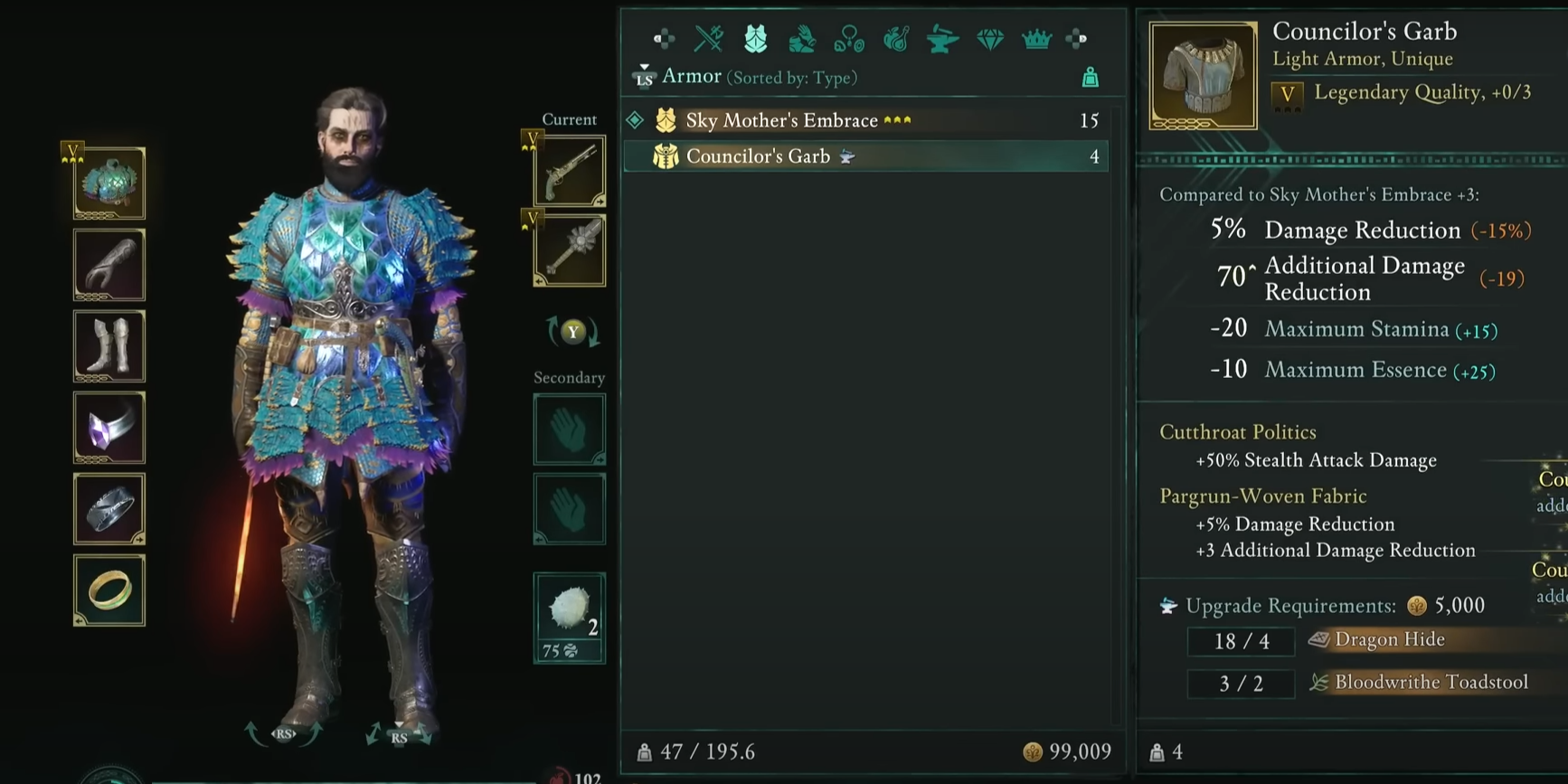Switch to the Weapons category tab

(707, 39)
